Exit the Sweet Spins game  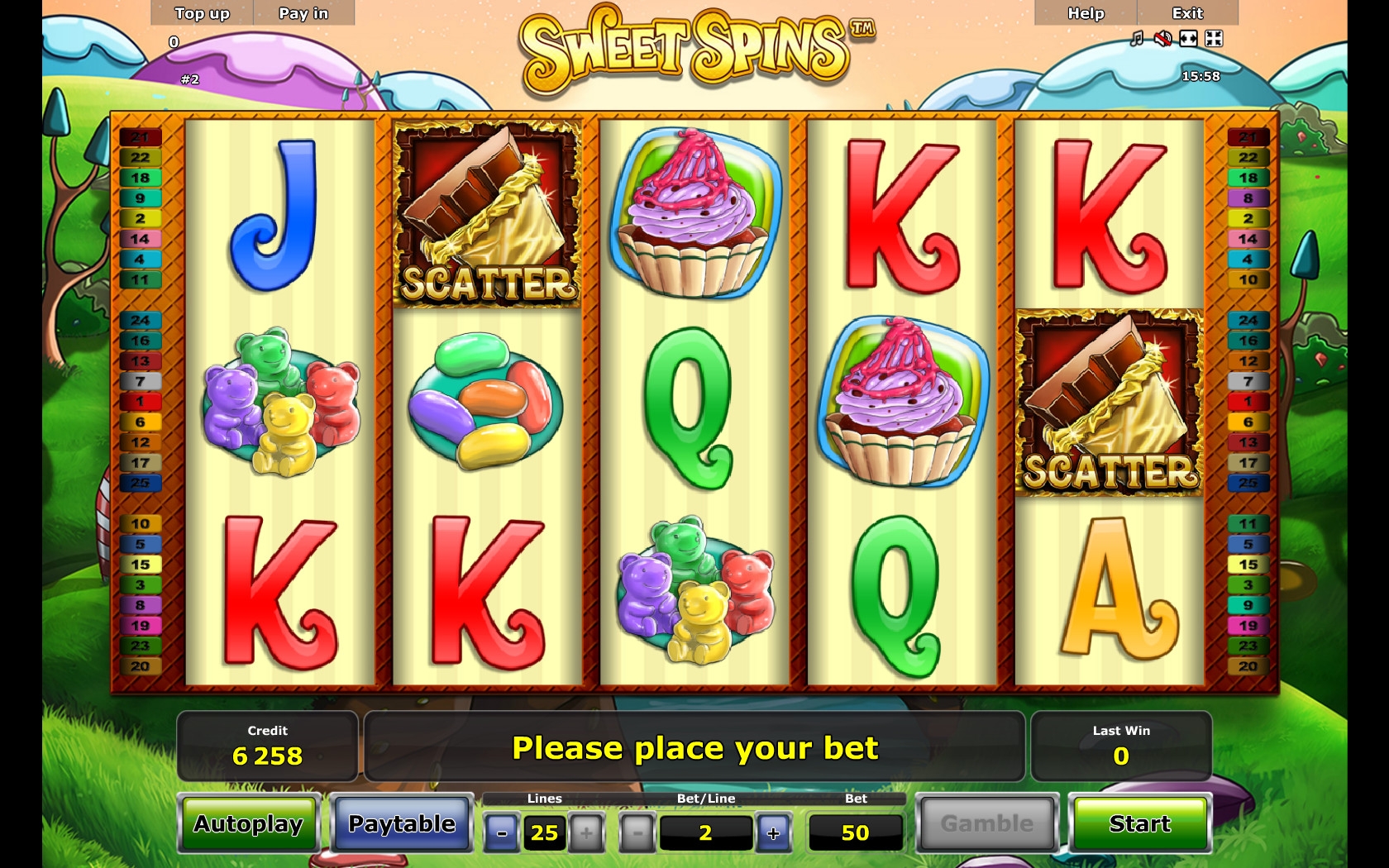coord(1187,13)
